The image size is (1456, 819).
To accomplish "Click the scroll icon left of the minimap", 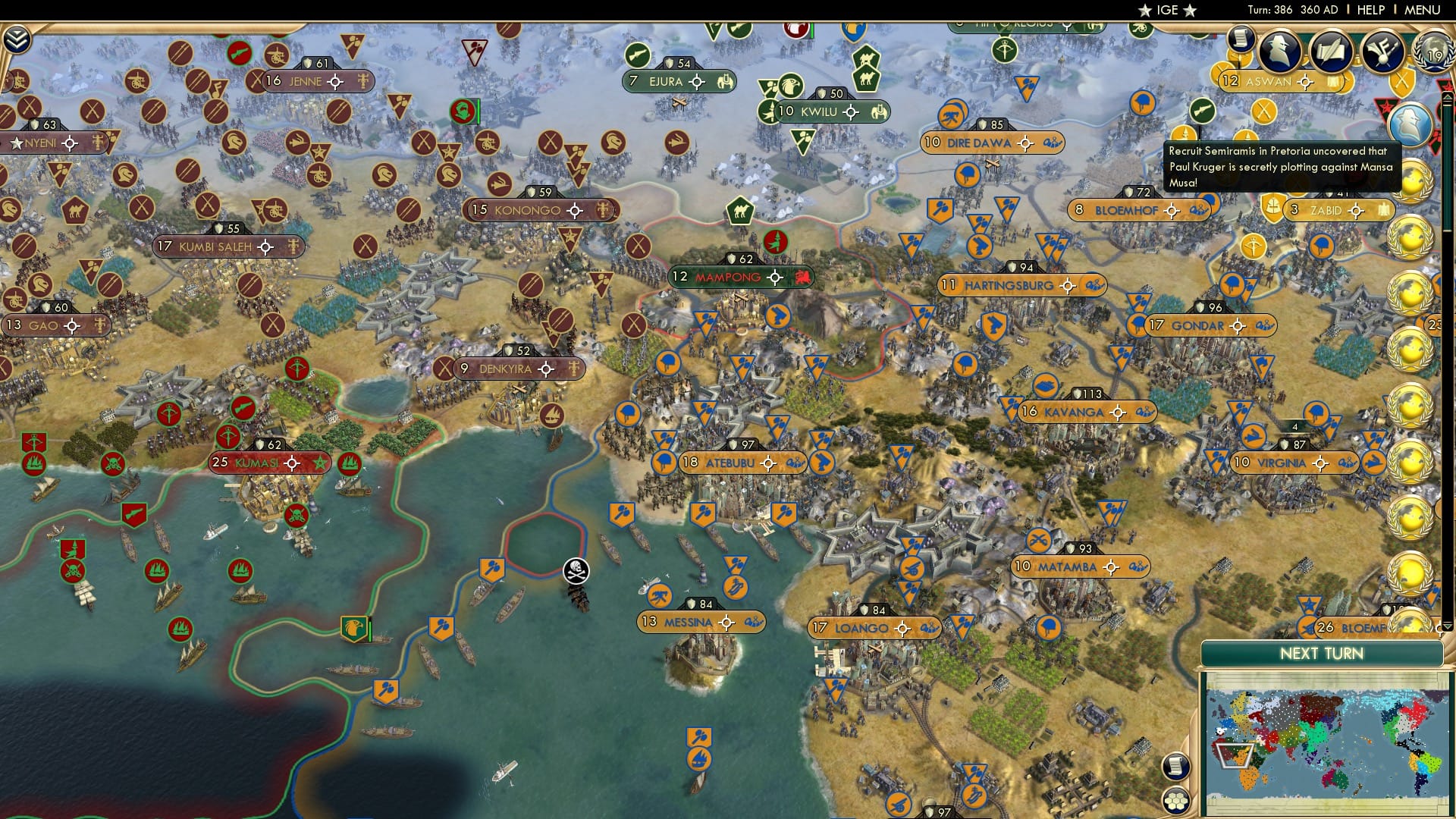I will 1175,764.
